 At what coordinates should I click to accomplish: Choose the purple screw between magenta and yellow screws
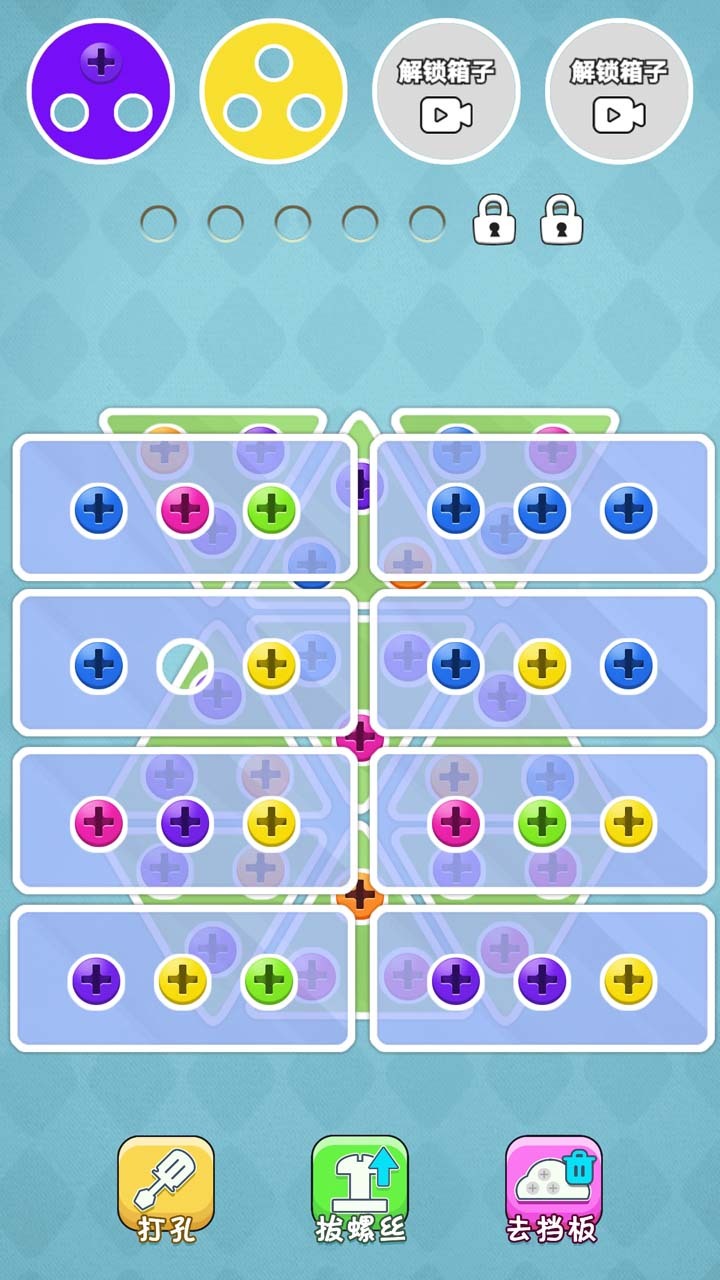coord(185,823)
